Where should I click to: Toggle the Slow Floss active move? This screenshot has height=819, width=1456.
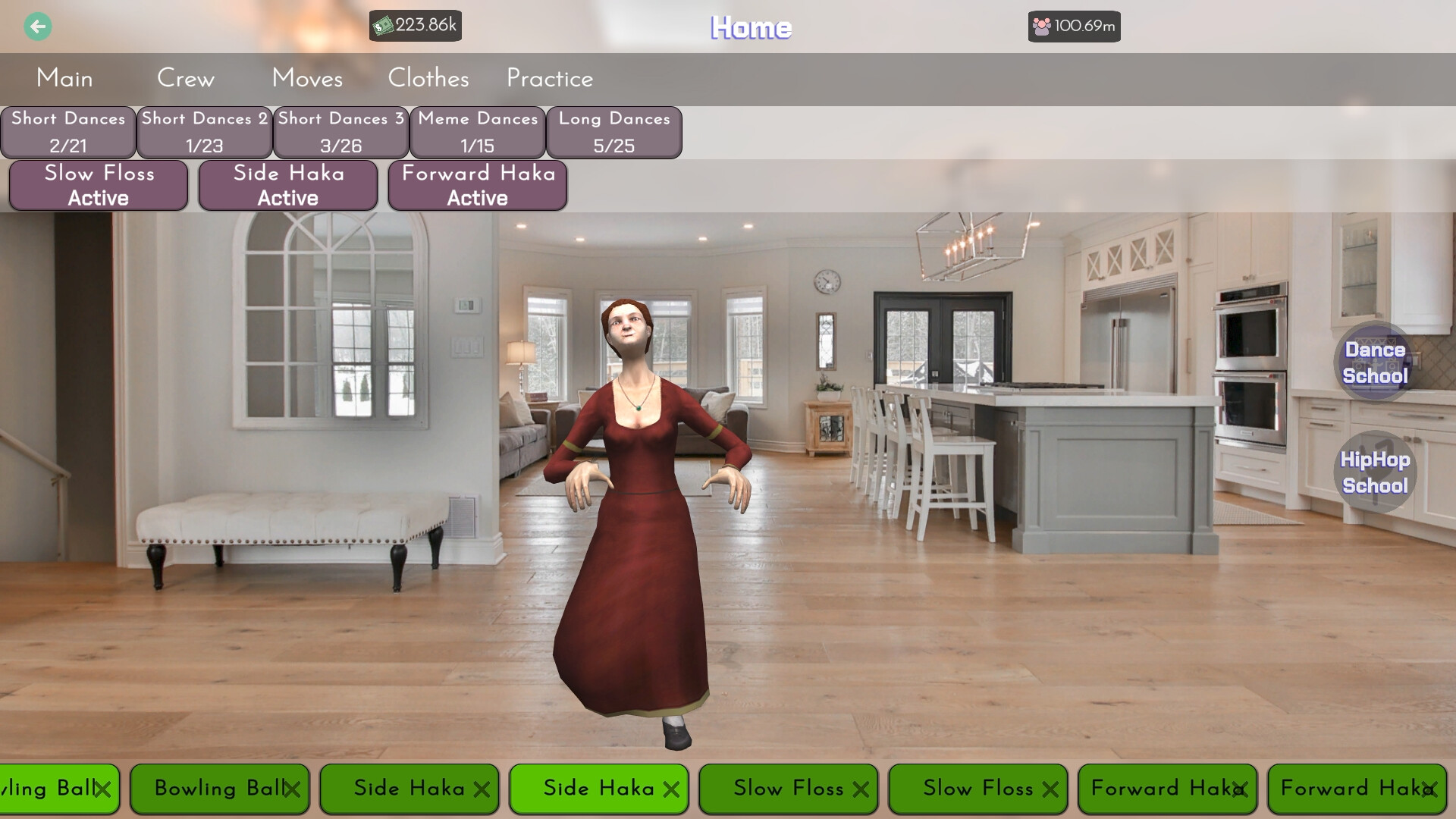point(98,185)
